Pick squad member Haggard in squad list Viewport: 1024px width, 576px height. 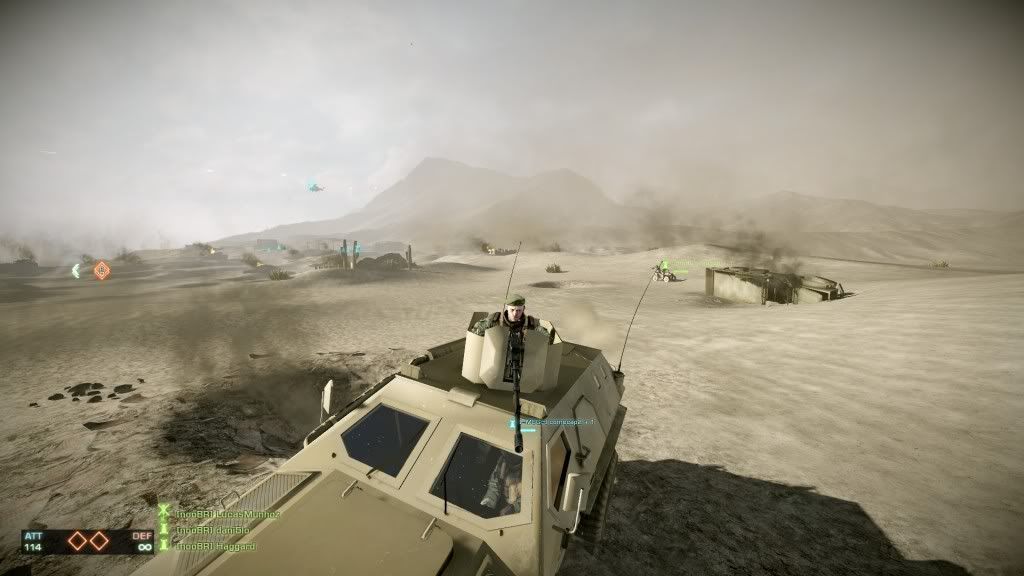tap(215, 546)
